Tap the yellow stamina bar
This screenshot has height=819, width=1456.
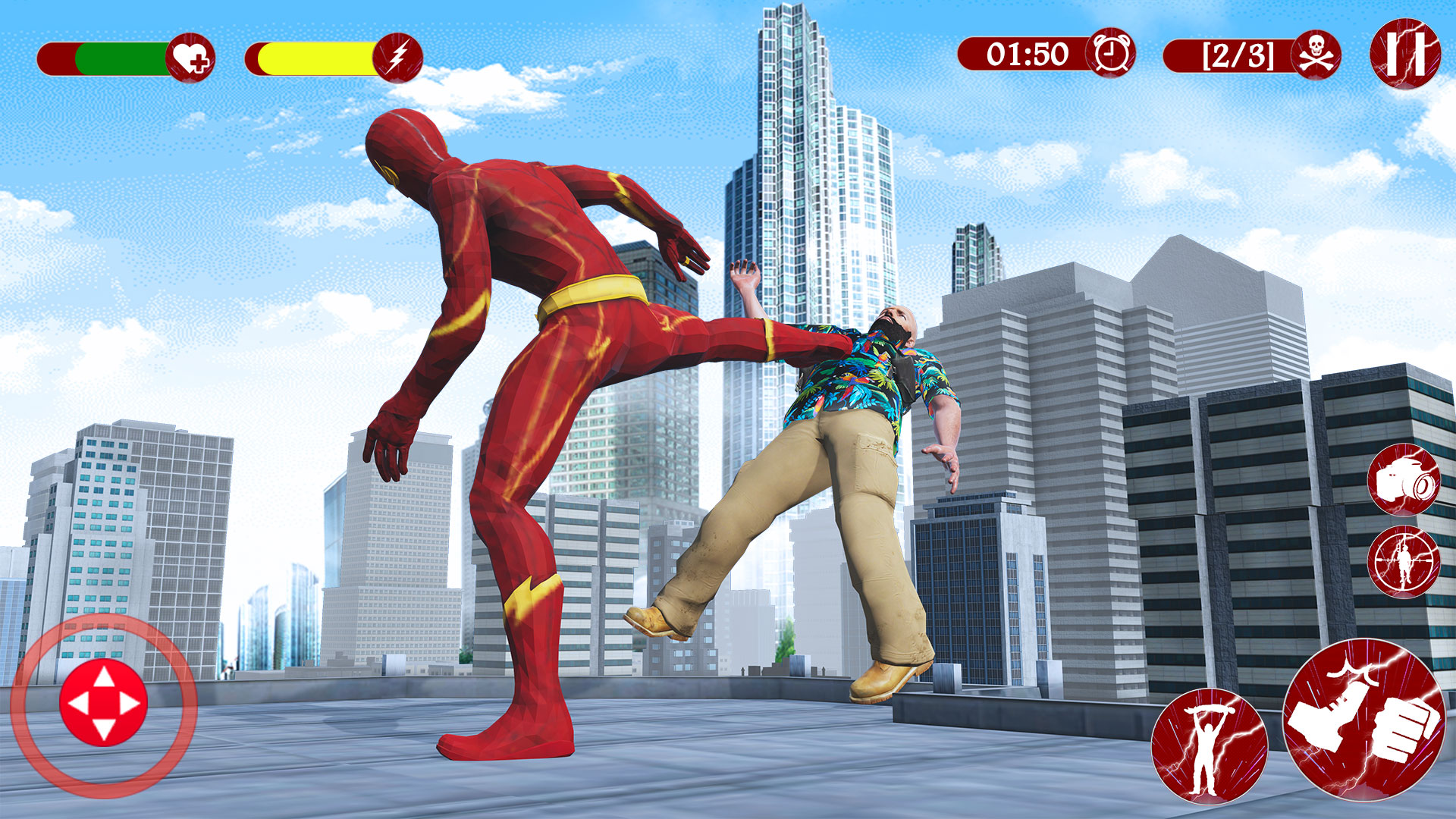(x=311, y=56)
